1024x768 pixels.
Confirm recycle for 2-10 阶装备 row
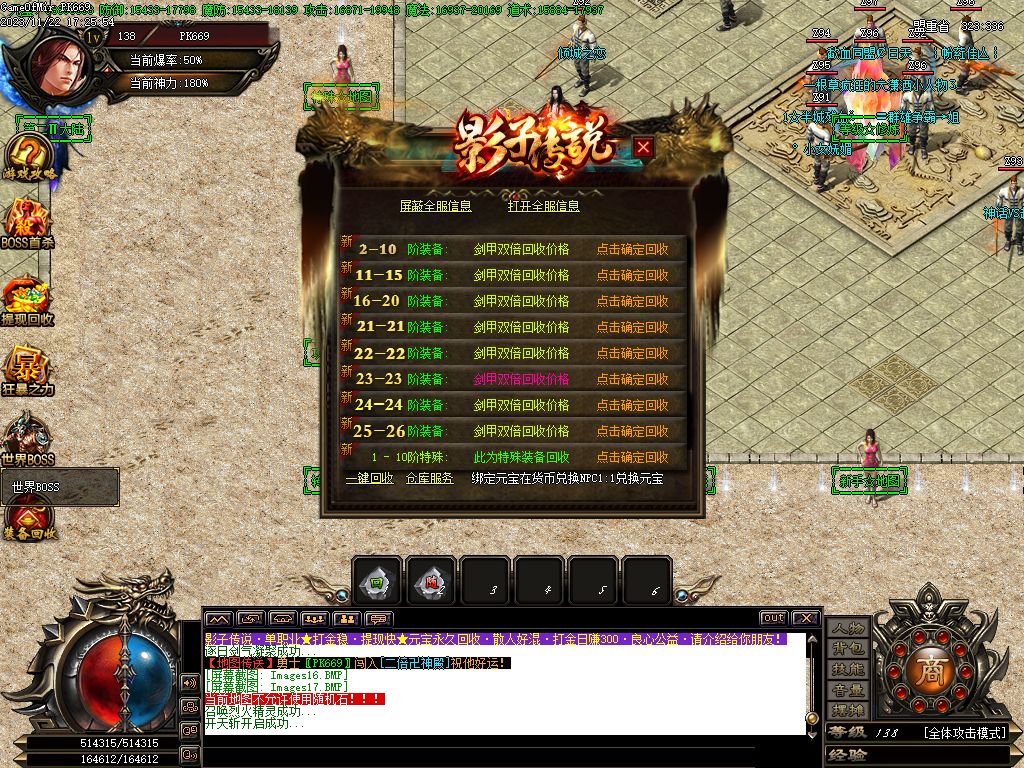tap(632, 249)
